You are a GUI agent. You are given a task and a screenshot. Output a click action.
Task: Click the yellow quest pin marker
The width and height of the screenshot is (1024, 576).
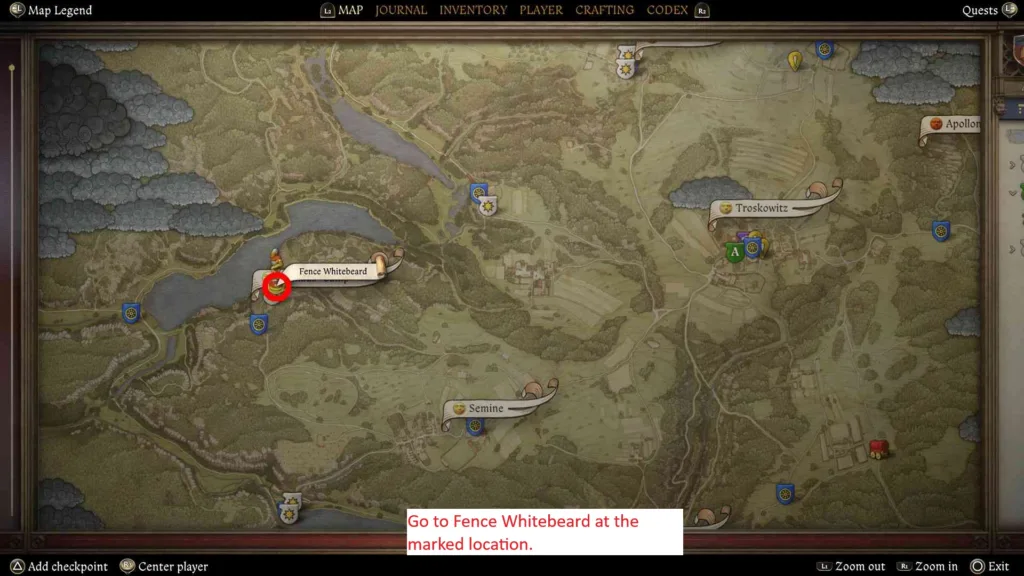[x=795, y=61]
